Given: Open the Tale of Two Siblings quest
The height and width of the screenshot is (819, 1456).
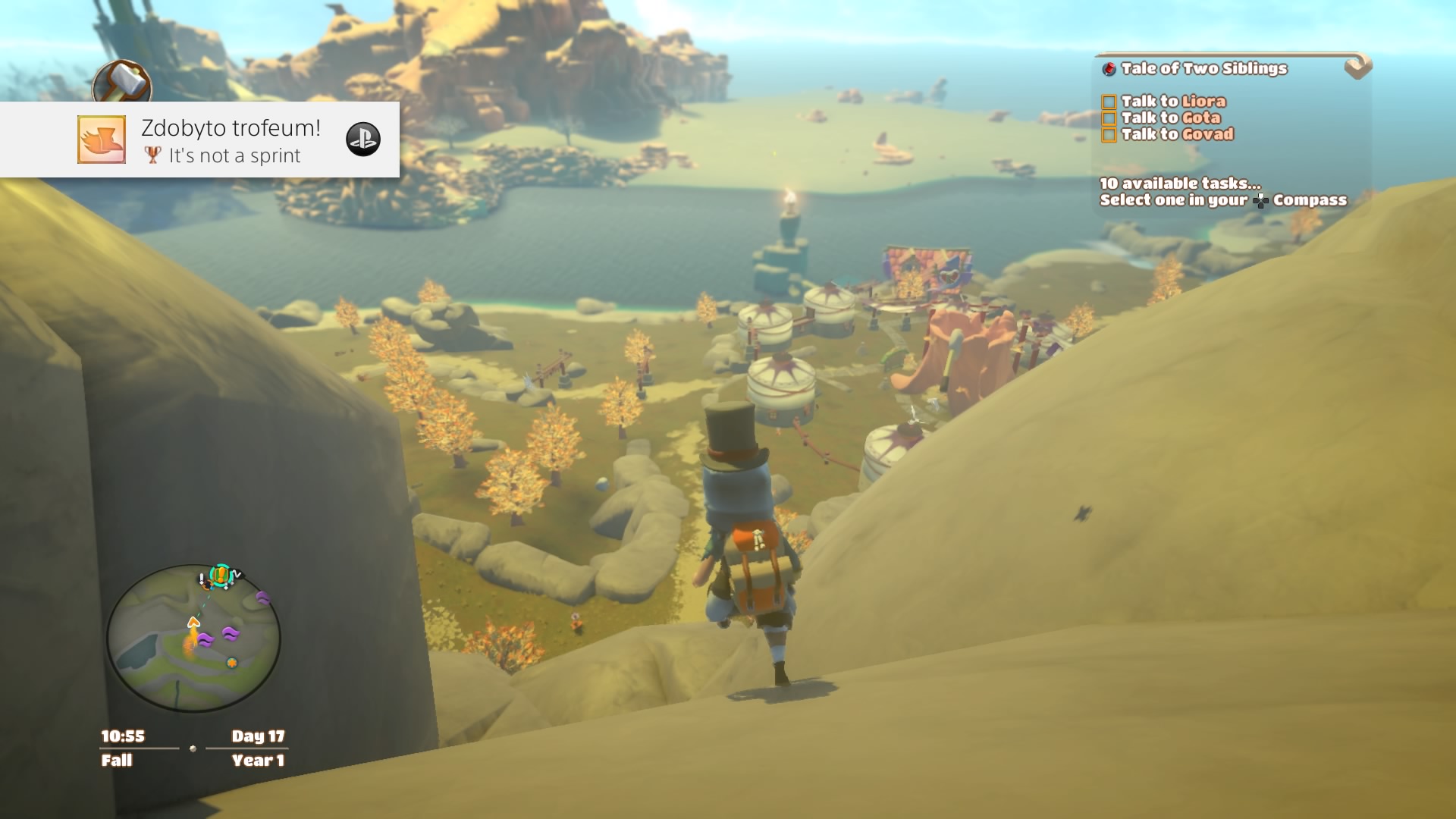Looking at the screenshot, I should point(1203,69).
